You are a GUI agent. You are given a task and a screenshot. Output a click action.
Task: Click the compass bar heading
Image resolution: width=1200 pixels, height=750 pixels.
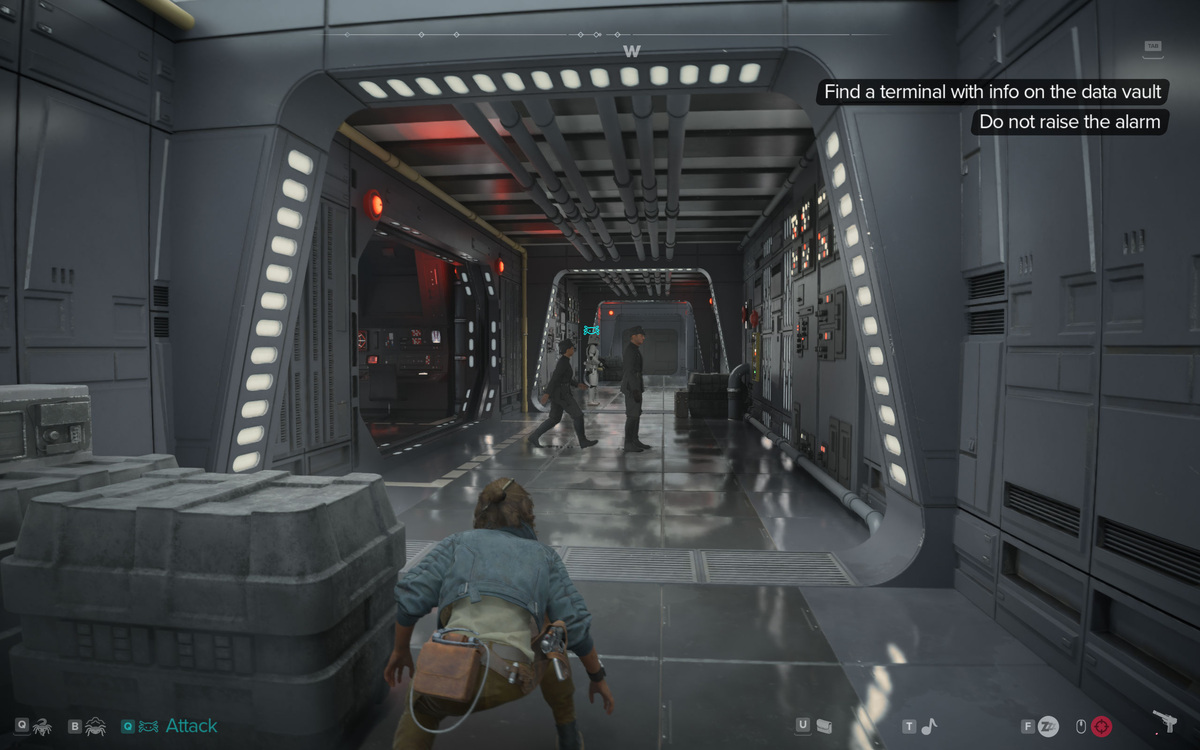631,50
